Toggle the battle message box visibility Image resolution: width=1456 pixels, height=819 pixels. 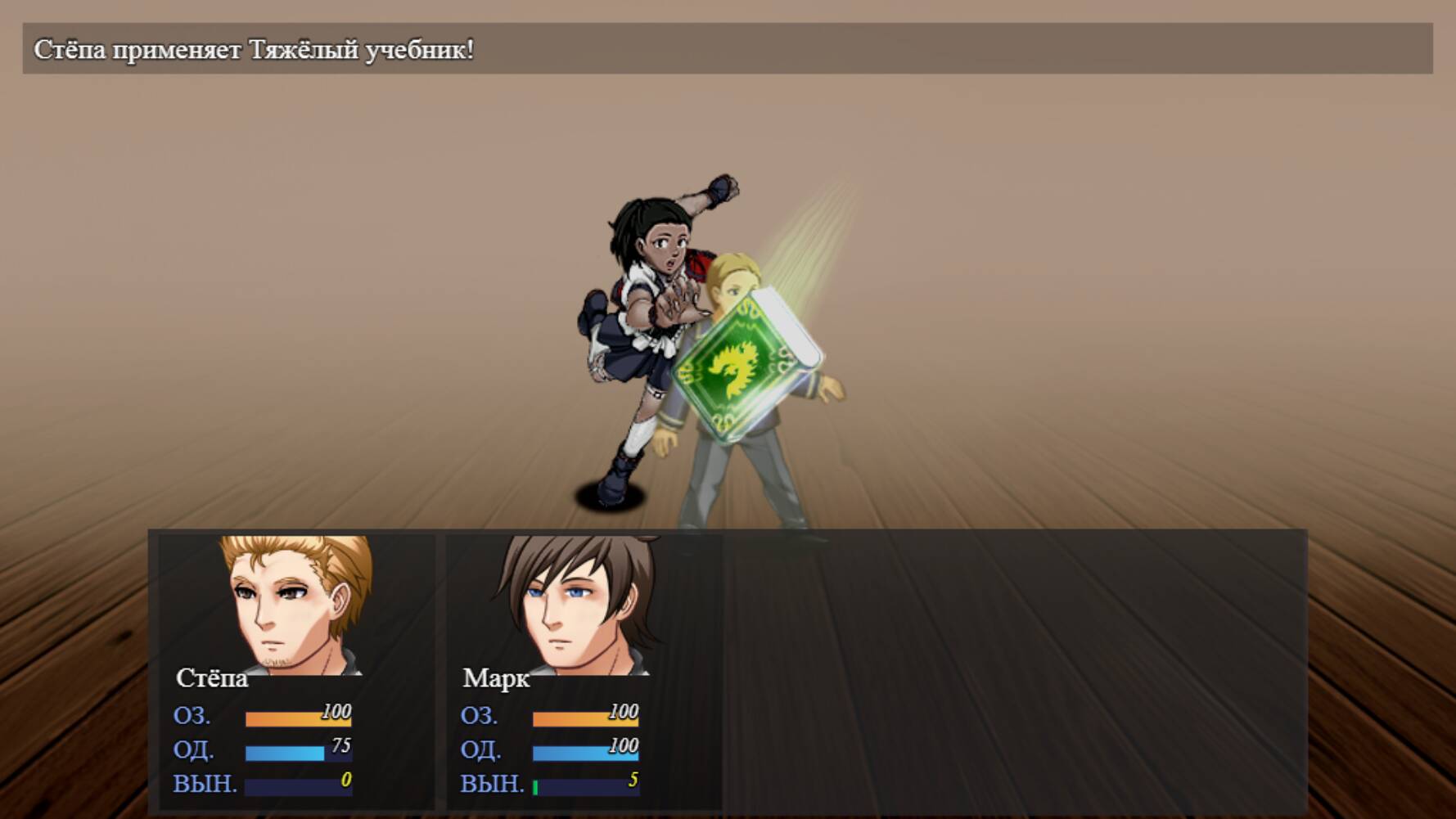coord(728,51)
